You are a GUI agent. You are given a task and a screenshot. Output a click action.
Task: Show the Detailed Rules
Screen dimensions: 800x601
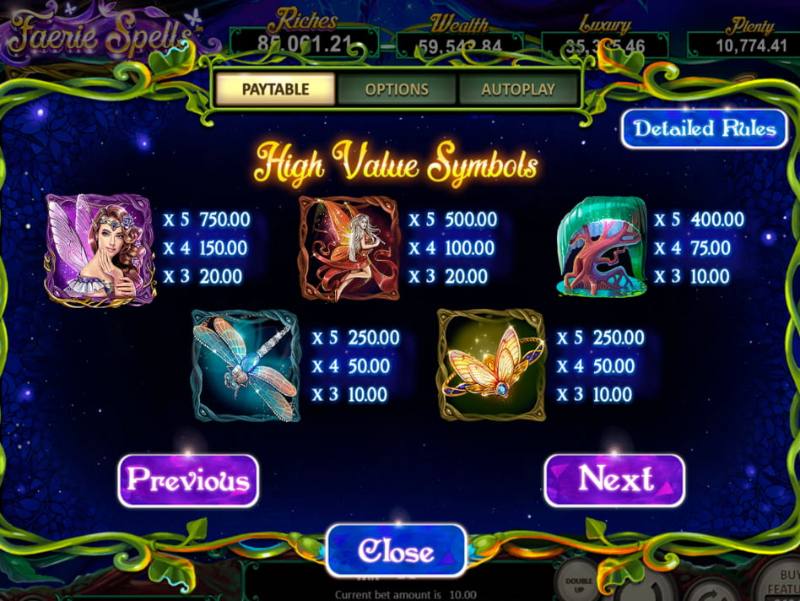(x=704, y=129)
